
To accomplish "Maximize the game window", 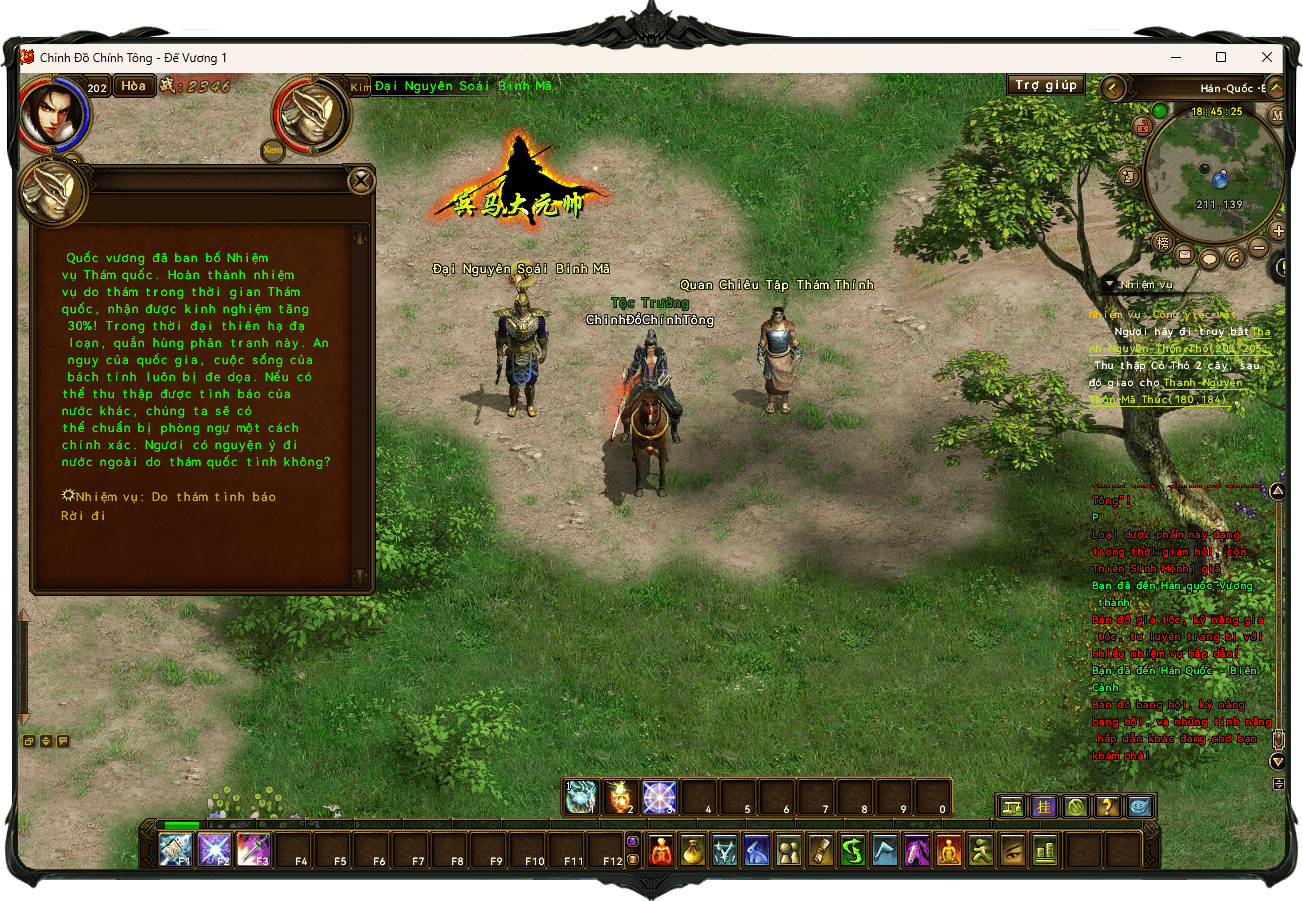I will [1221, 58].
